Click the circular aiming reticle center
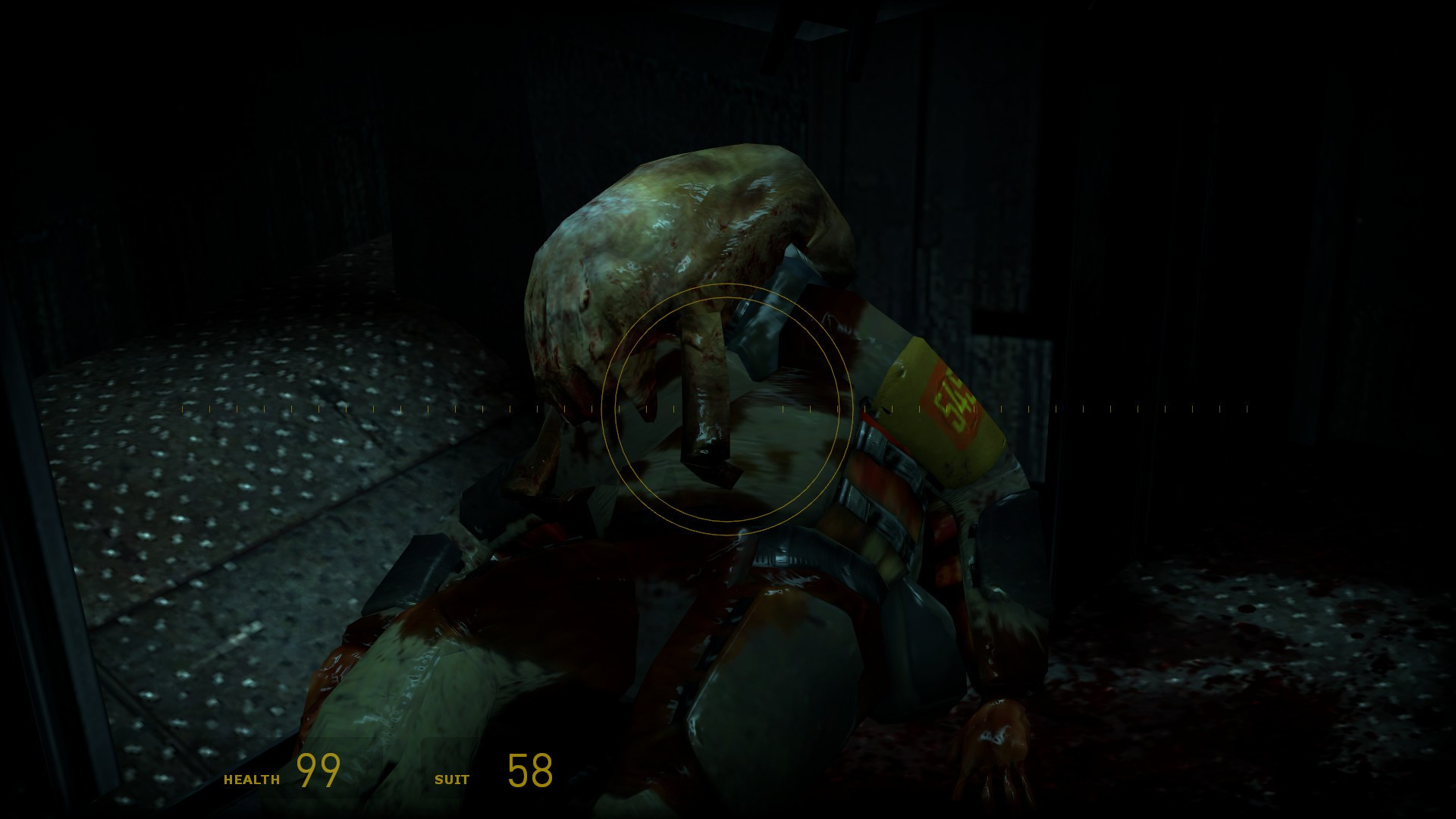1456x819 pixels. pyautogui.click(x=728, y=409)
